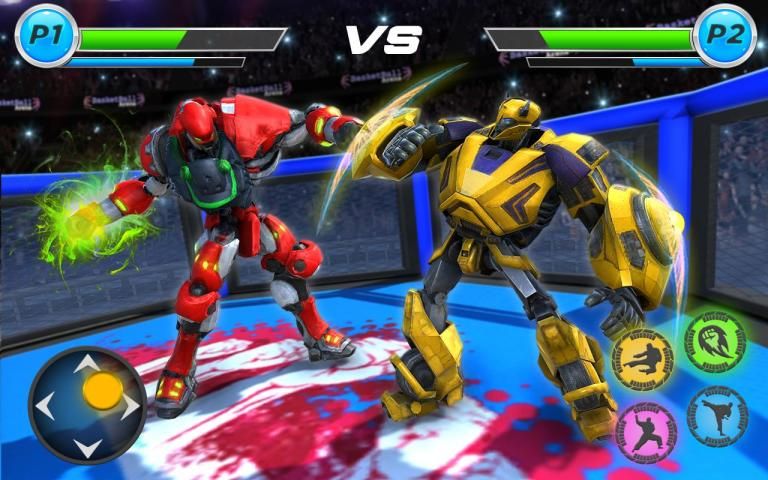
Task: Click the joystick's up arrow
Action: pos(87,363)
